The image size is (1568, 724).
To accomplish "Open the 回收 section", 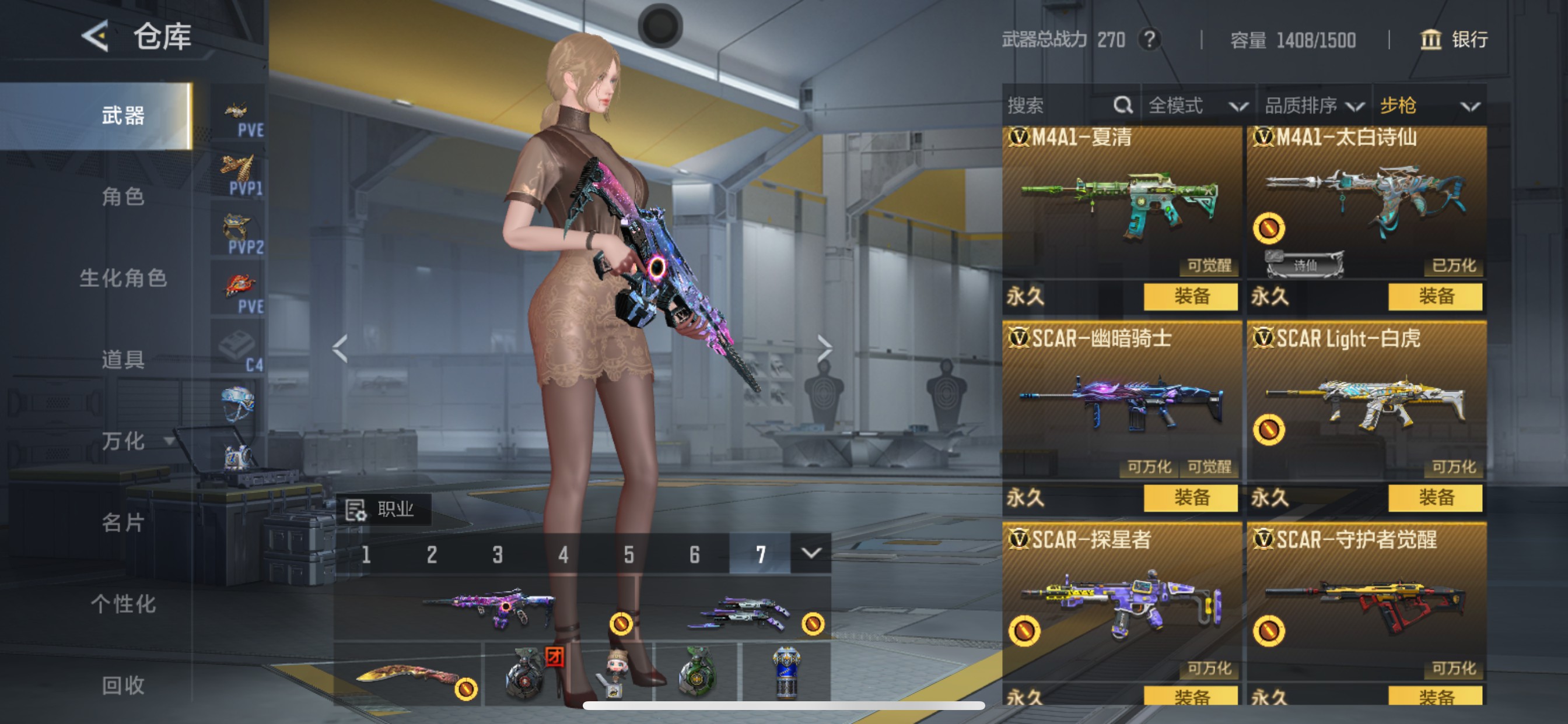I will 123,685.
